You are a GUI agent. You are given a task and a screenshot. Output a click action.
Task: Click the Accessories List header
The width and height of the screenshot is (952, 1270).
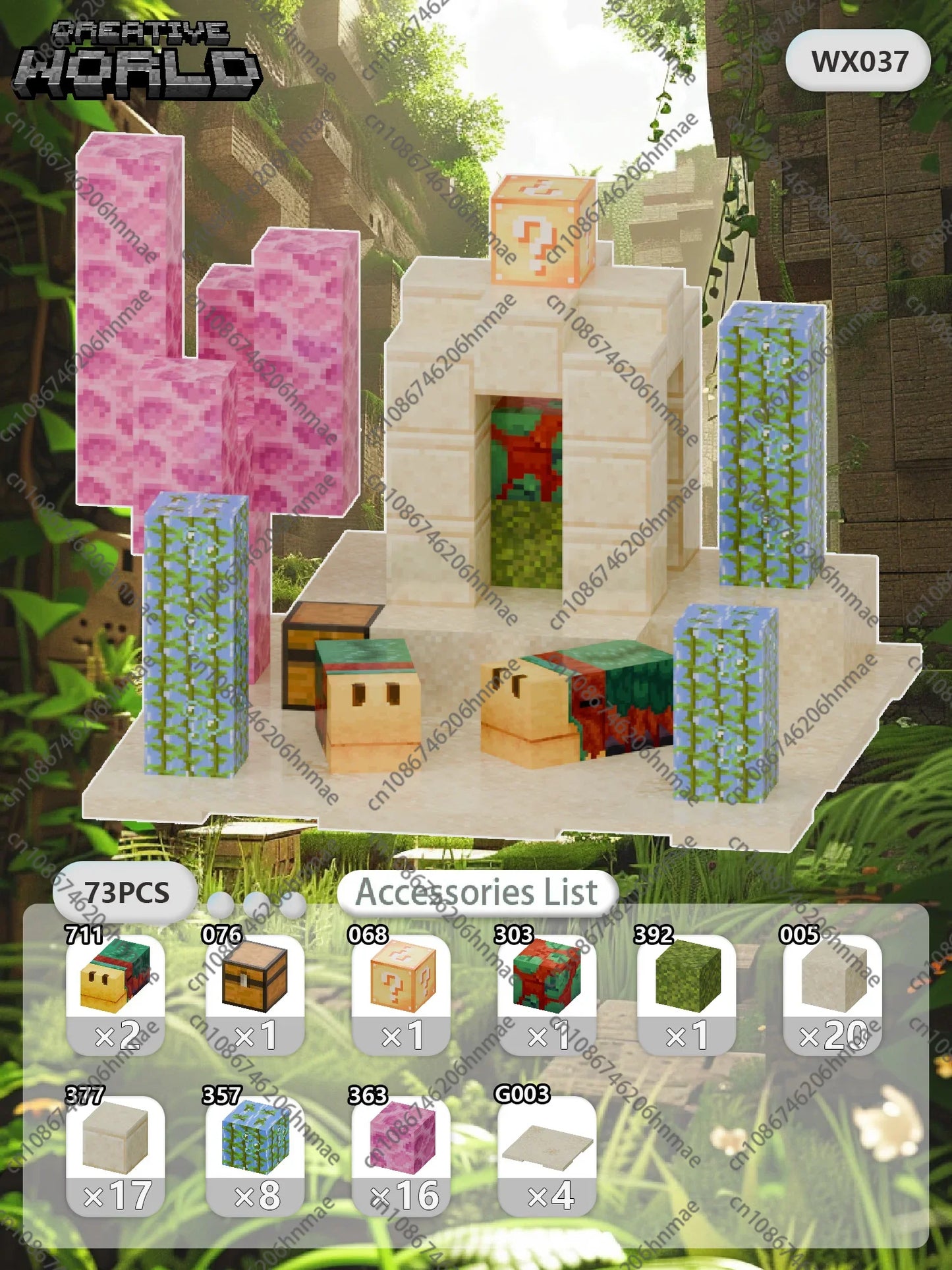pos(477,892)
